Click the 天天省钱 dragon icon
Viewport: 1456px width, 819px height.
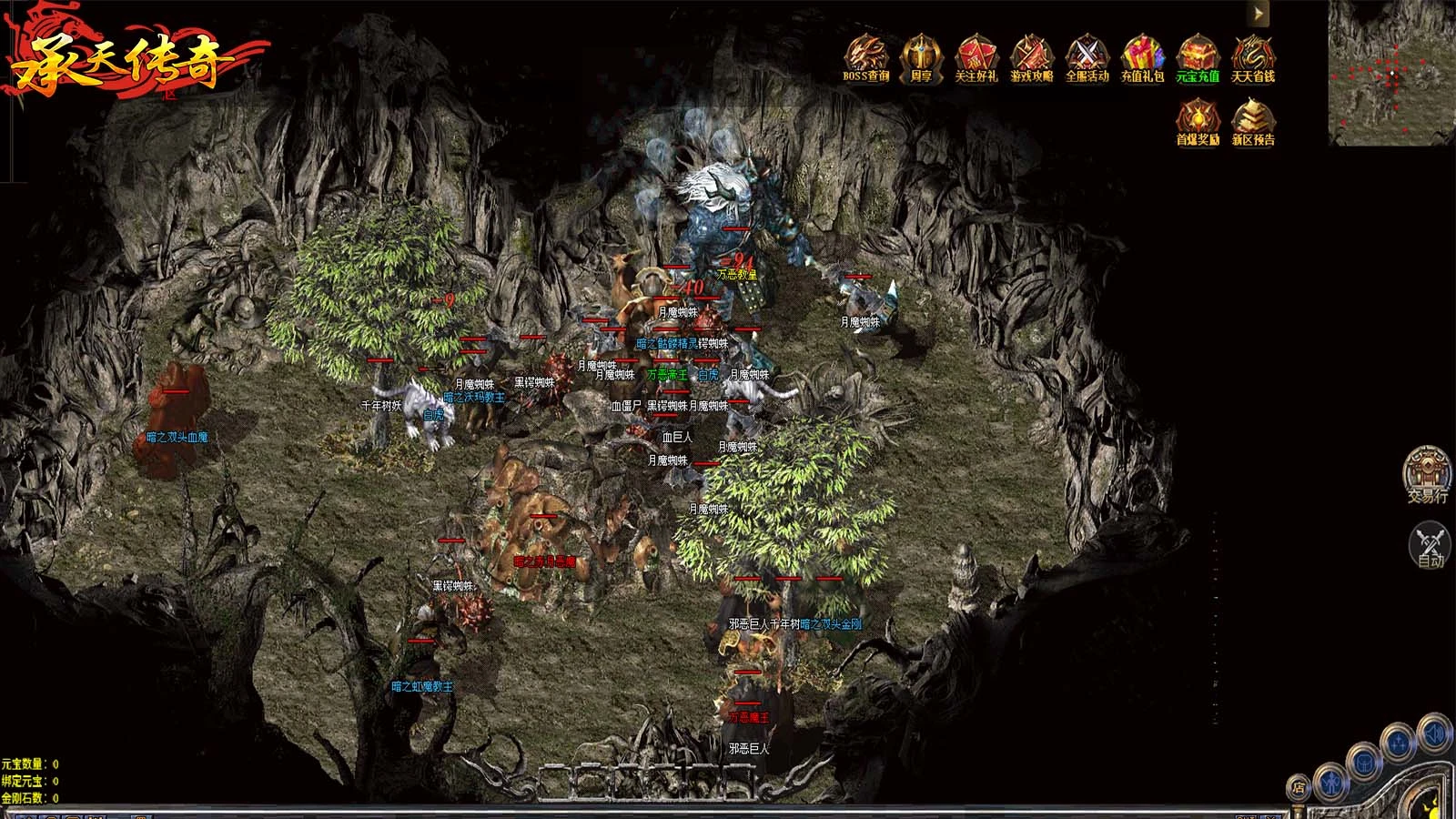(x=1253, y=57)
